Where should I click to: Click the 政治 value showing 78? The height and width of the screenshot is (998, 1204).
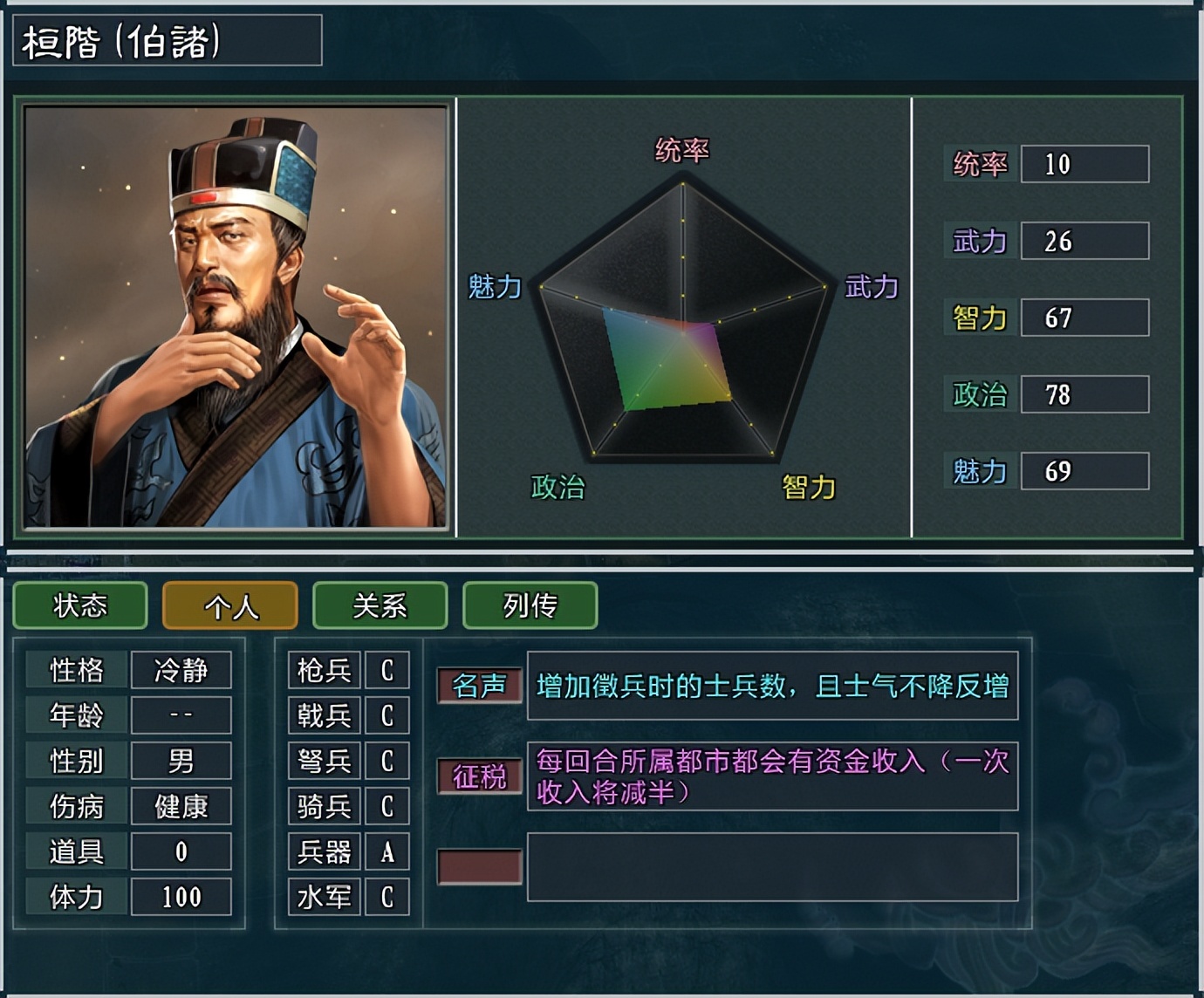[x=1084, y=394]
